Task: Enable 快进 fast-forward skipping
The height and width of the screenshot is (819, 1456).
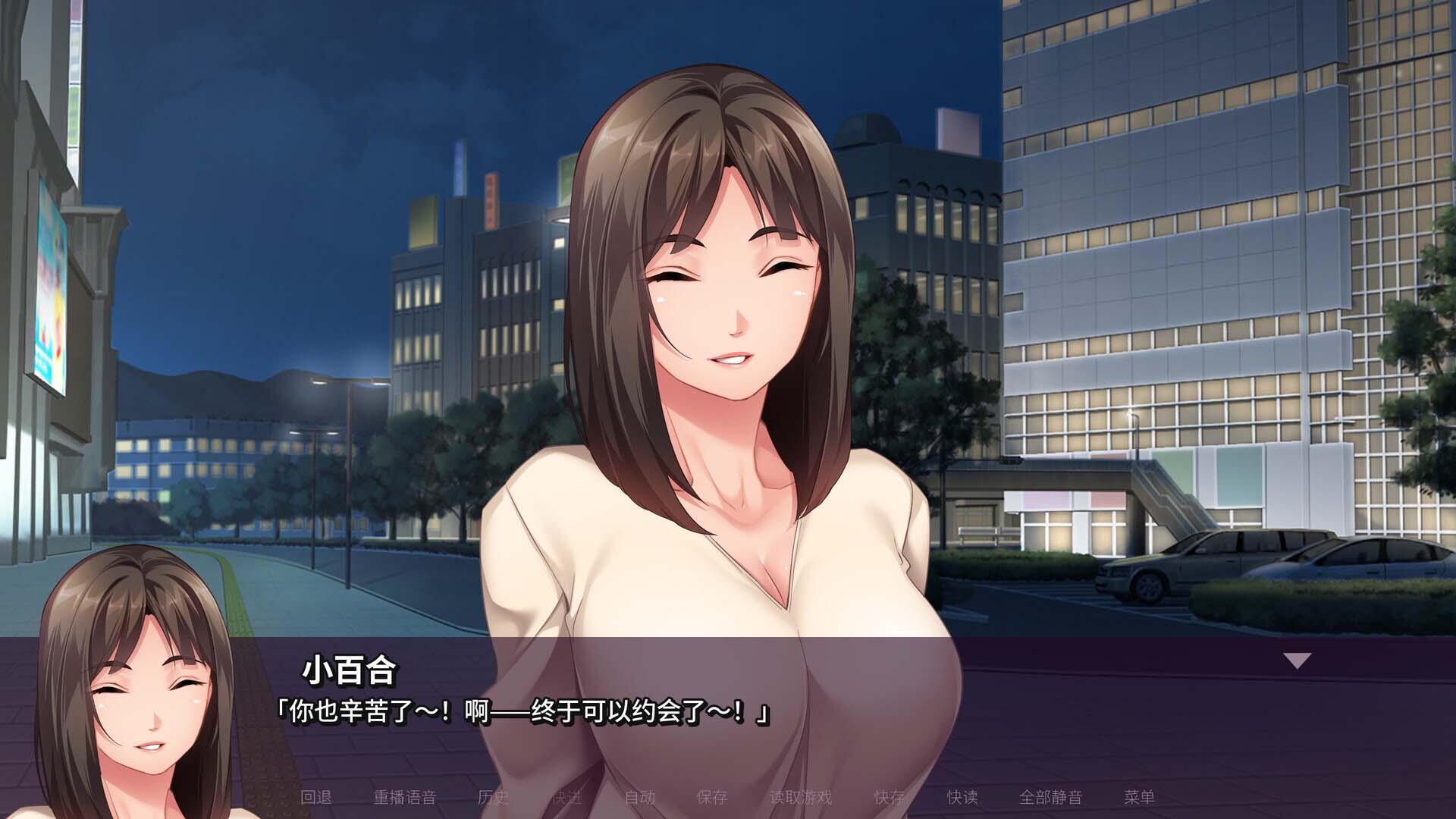Action: [569, 798]
